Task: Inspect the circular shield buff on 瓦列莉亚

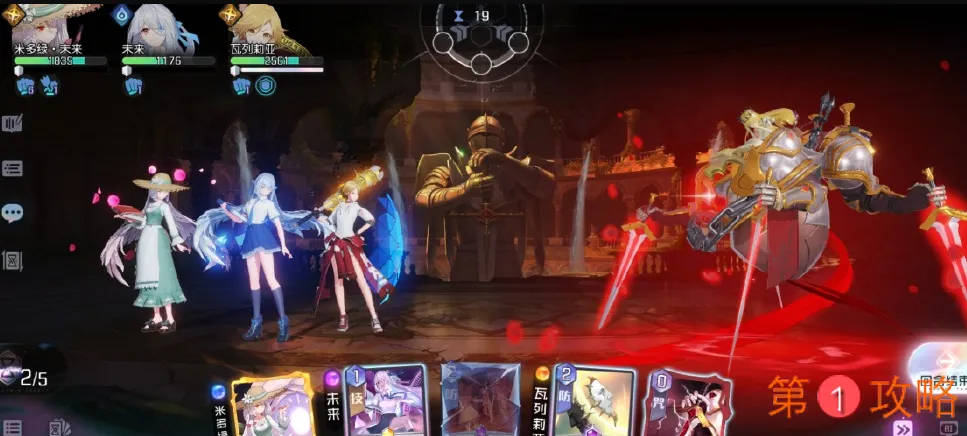Action: pyautogui.click(x=265, y=86)
